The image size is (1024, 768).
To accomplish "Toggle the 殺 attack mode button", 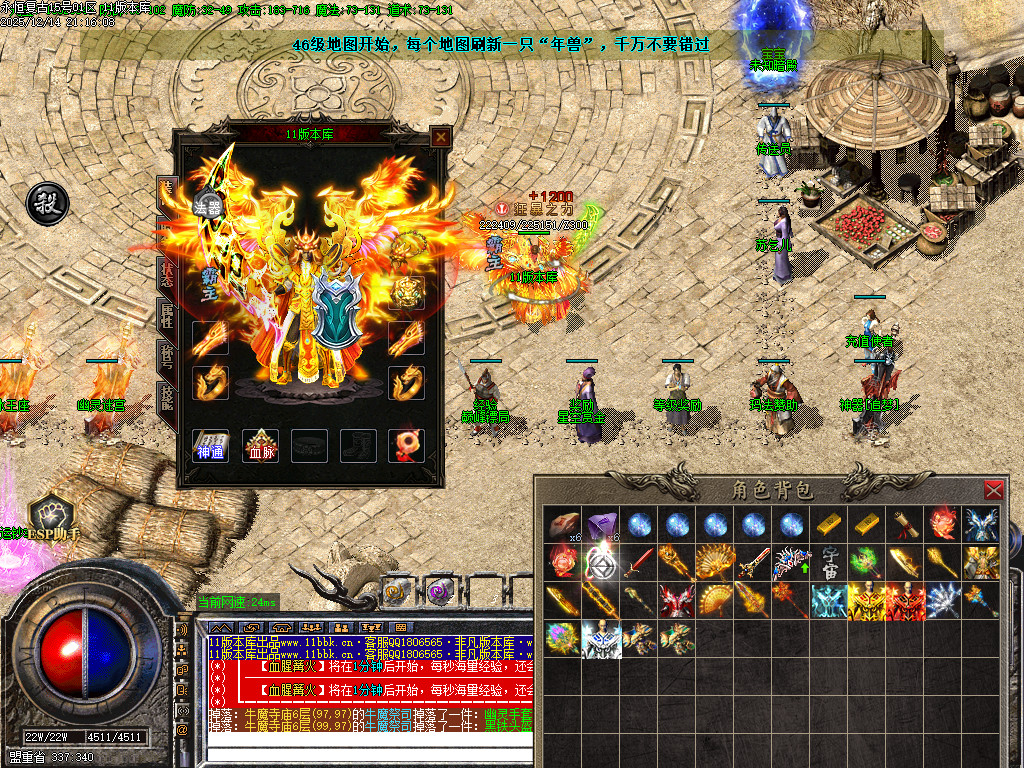I will tap(46, 203).
